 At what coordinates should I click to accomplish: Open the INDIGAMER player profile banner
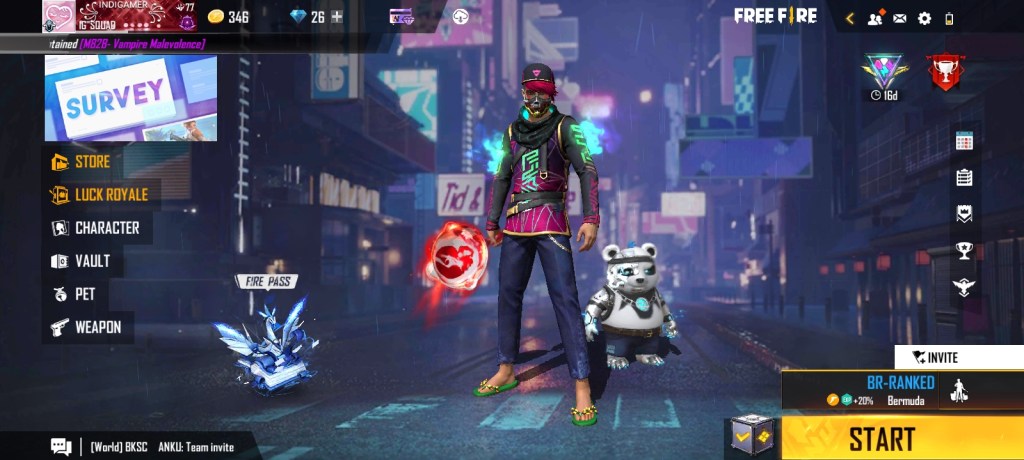120,17
